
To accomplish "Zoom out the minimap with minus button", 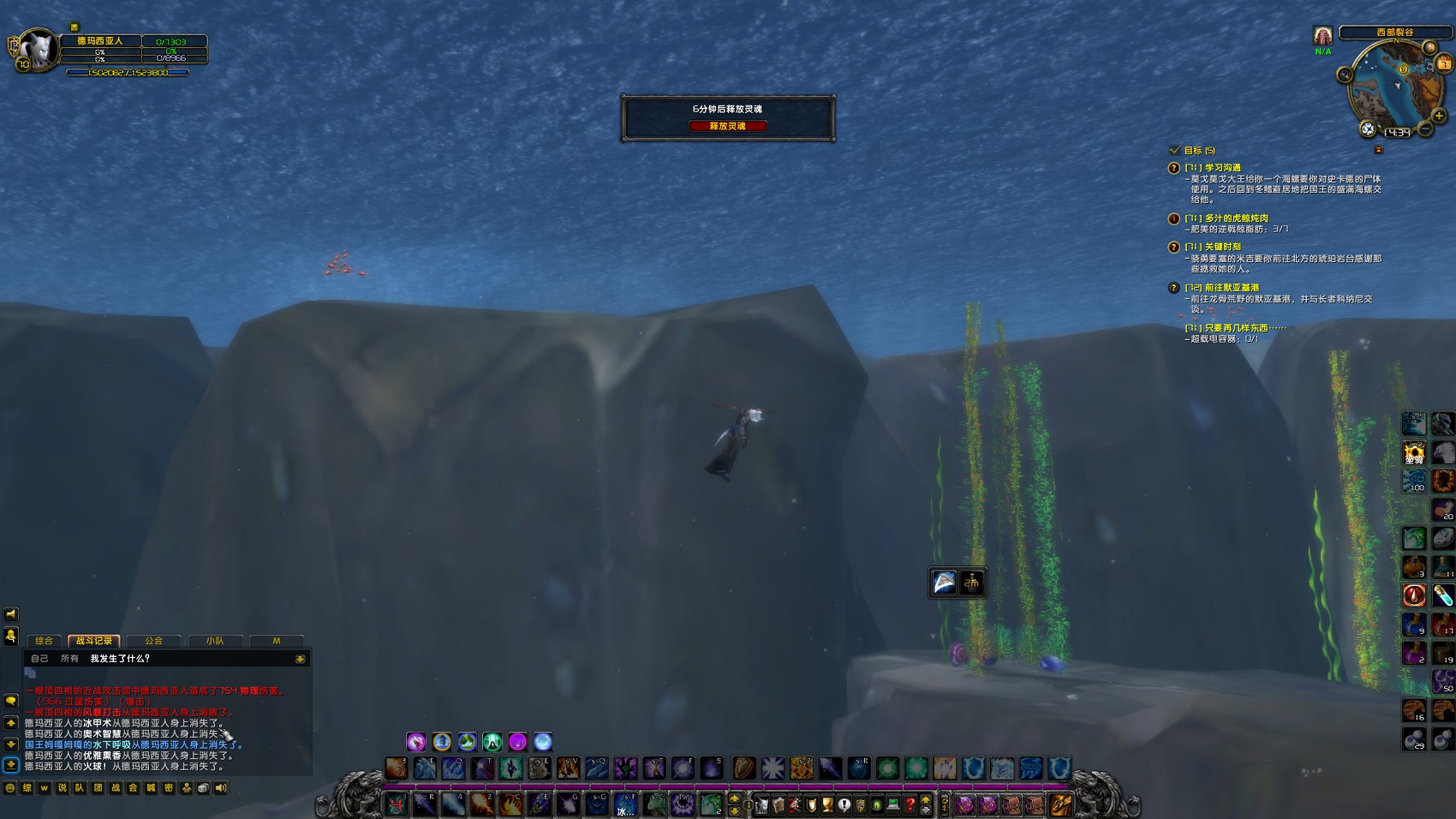I will pos(1425,129).
